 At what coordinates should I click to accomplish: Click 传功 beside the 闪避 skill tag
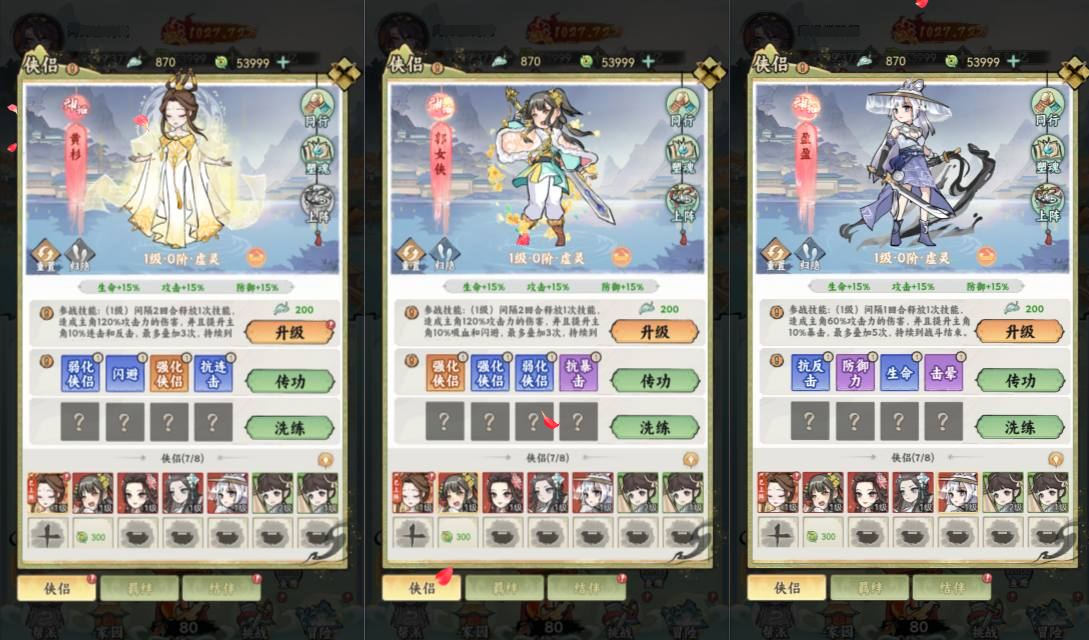[x=290, y=381]
